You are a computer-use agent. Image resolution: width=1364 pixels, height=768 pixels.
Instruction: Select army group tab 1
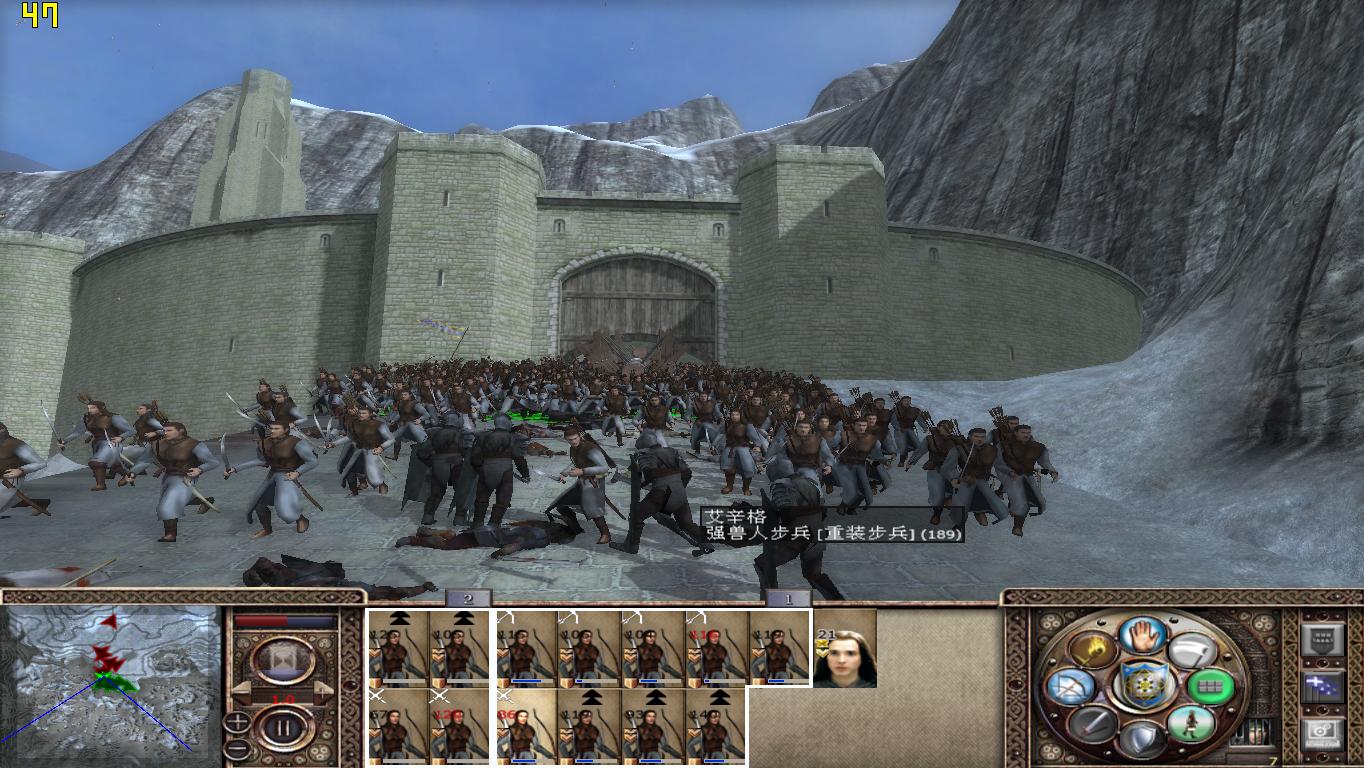(x=788, y=599)
